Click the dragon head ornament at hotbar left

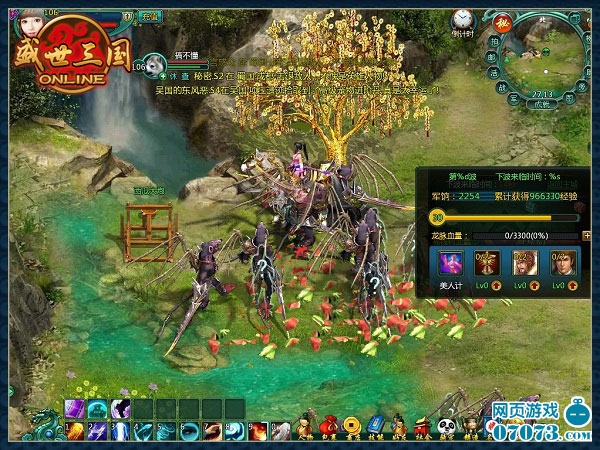tap(42, 424)
